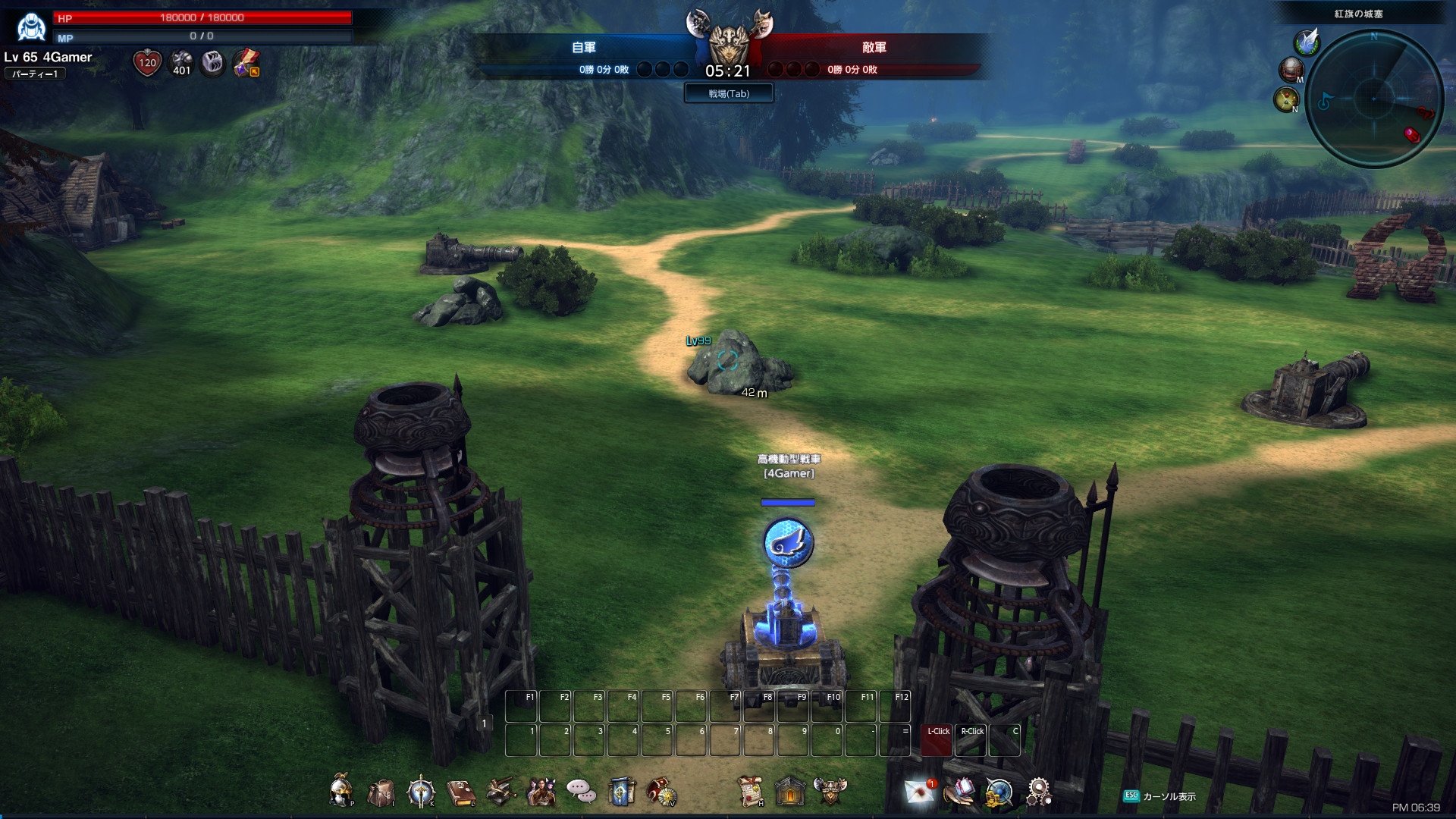Image resolution: width=1456 pixels, height=819 pixels.
Task: Open the gears system settings icon
Action: 1038,792
